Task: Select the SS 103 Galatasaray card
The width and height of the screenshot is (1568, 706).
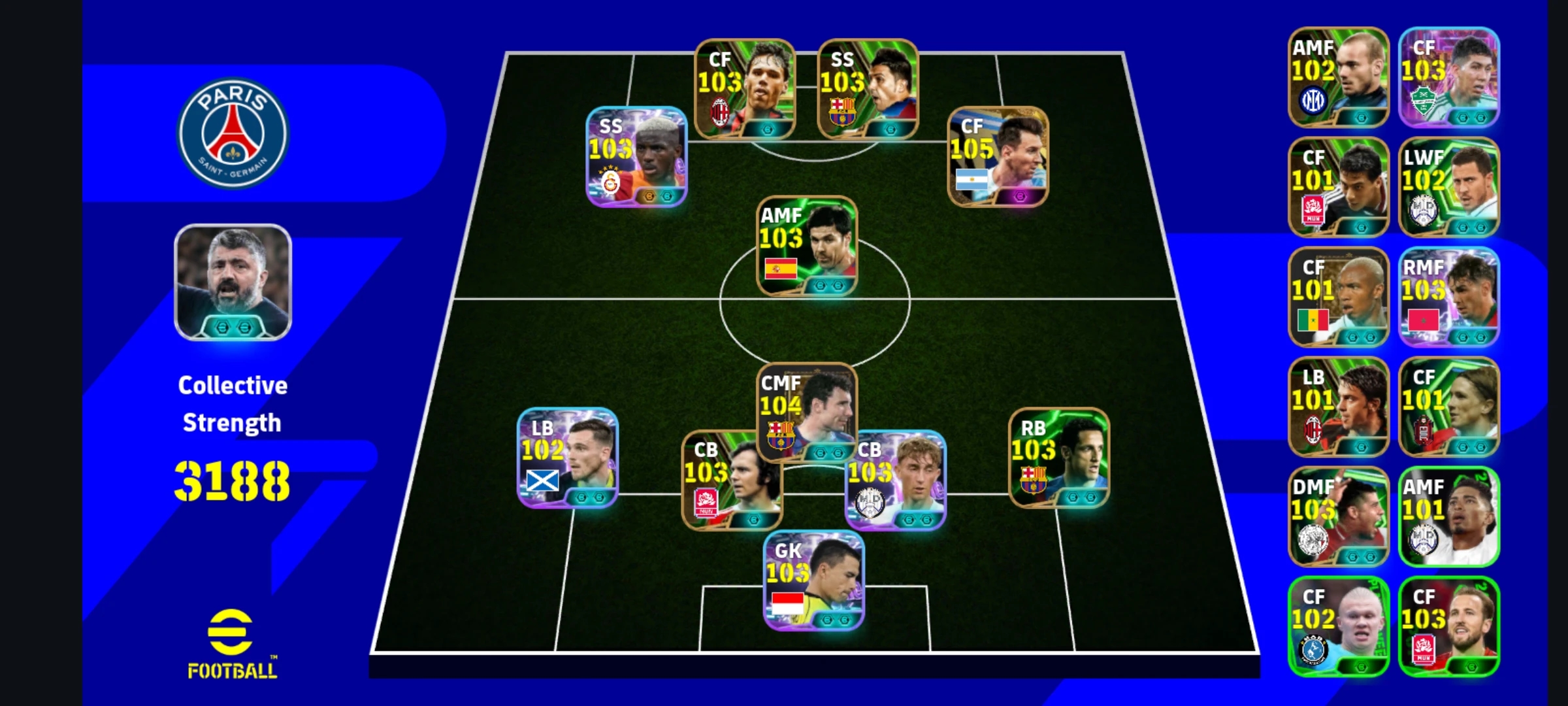Action: 636,157
